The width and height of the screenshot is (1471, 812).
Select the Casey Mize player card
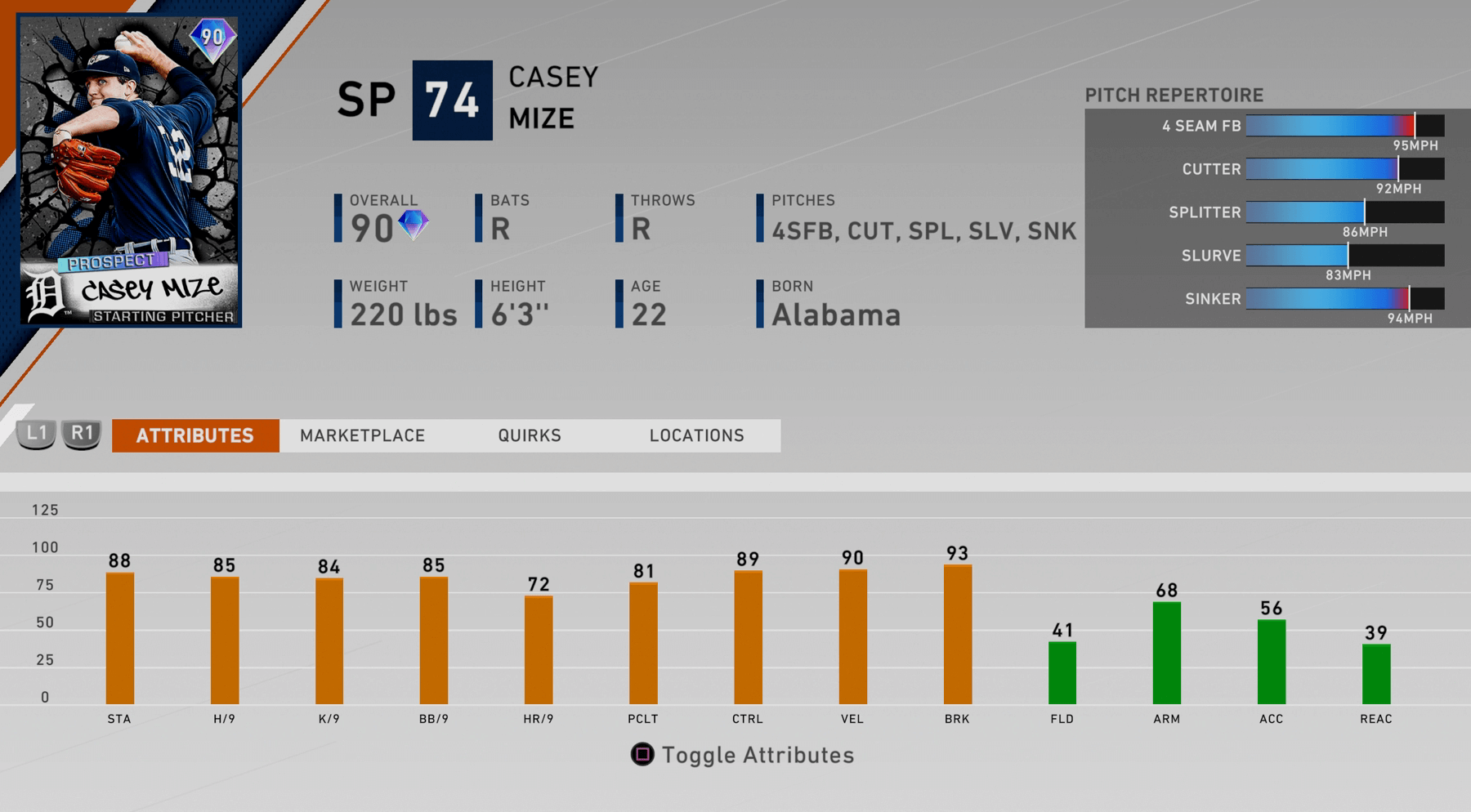(x=129, y=170)
